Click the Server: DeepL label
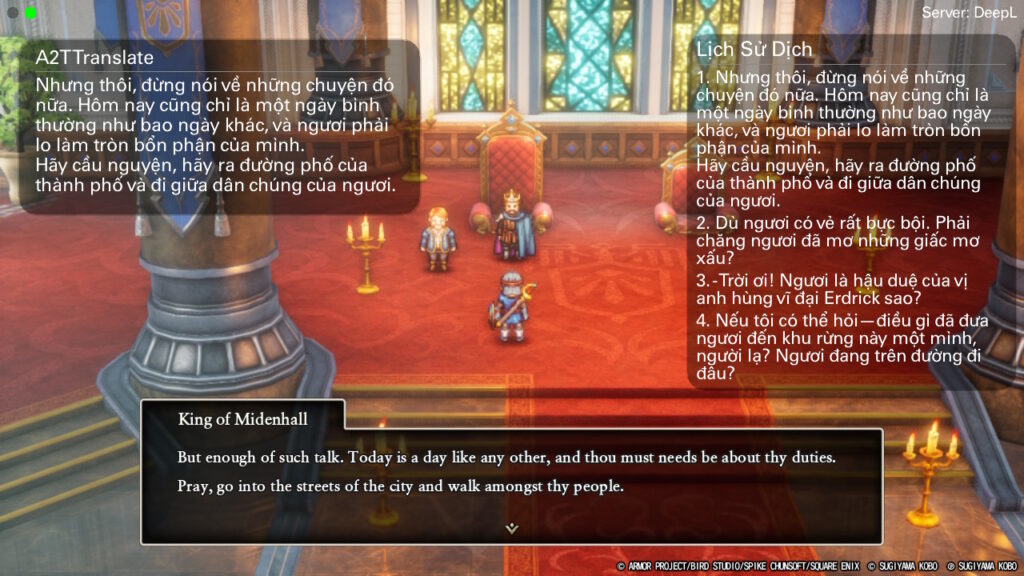1024x576 pixels. 967,13
